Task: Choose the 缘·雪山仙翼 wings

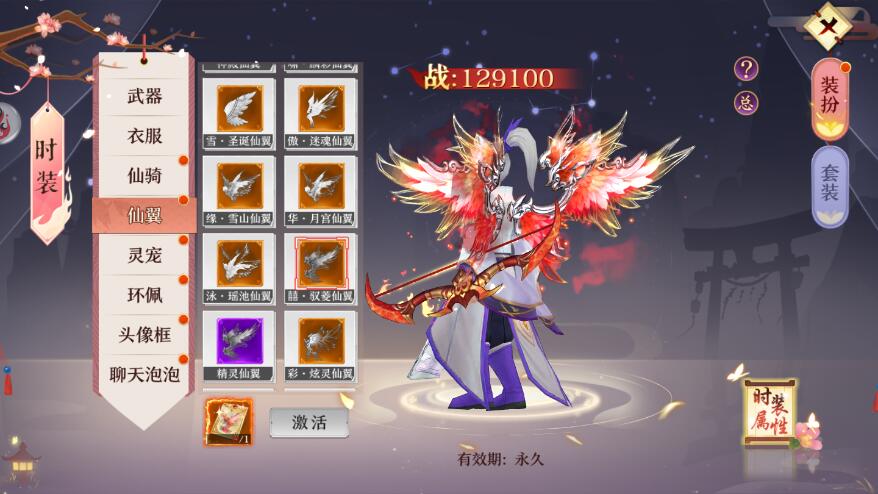Action: pos(239,186)
